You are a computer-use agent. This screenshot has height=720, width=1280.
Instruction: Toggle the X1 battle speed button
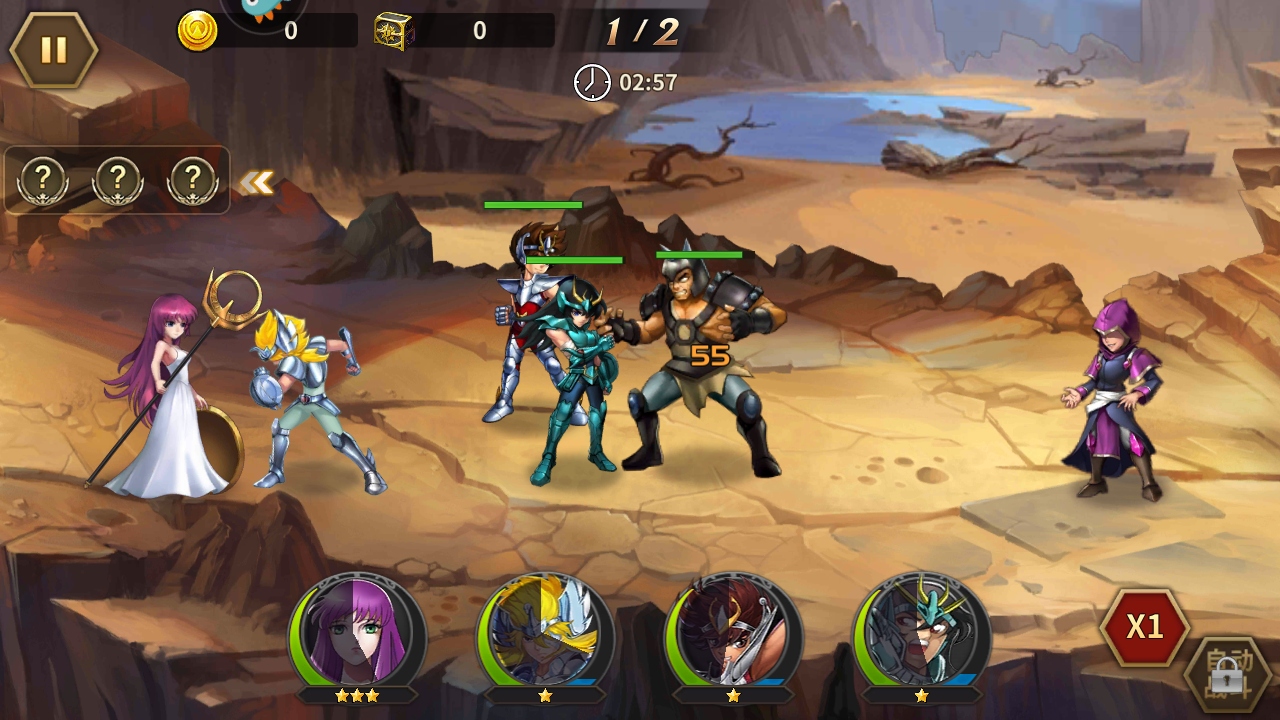[1144, 627]
